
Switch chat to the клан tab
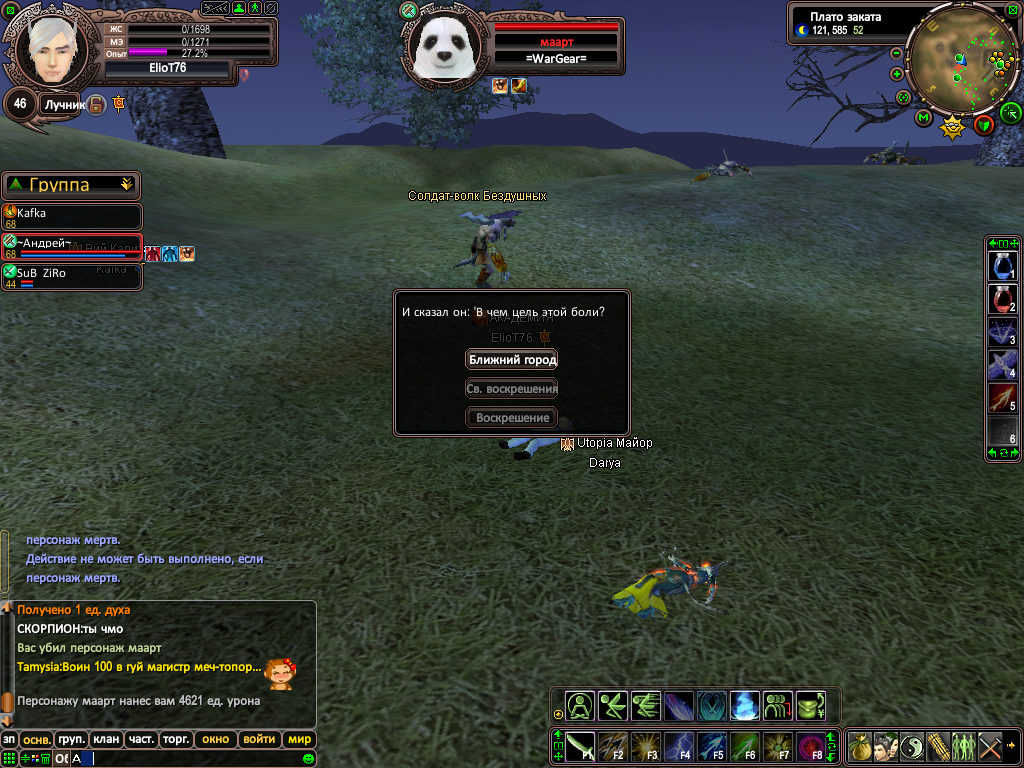click(x=105, y=740)
